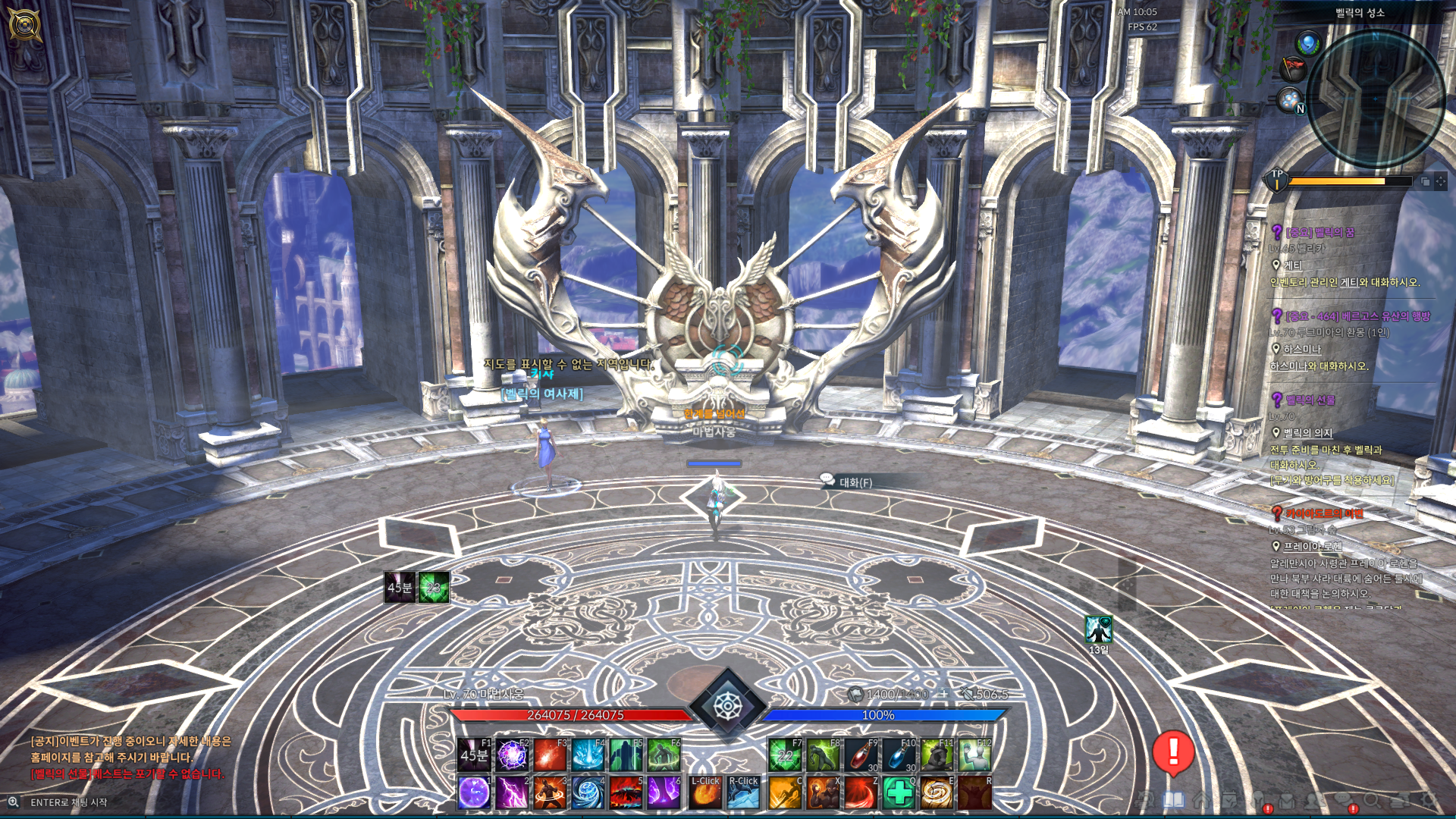Use the red health potion slot

pyautogui.click(x=861, y=755)
